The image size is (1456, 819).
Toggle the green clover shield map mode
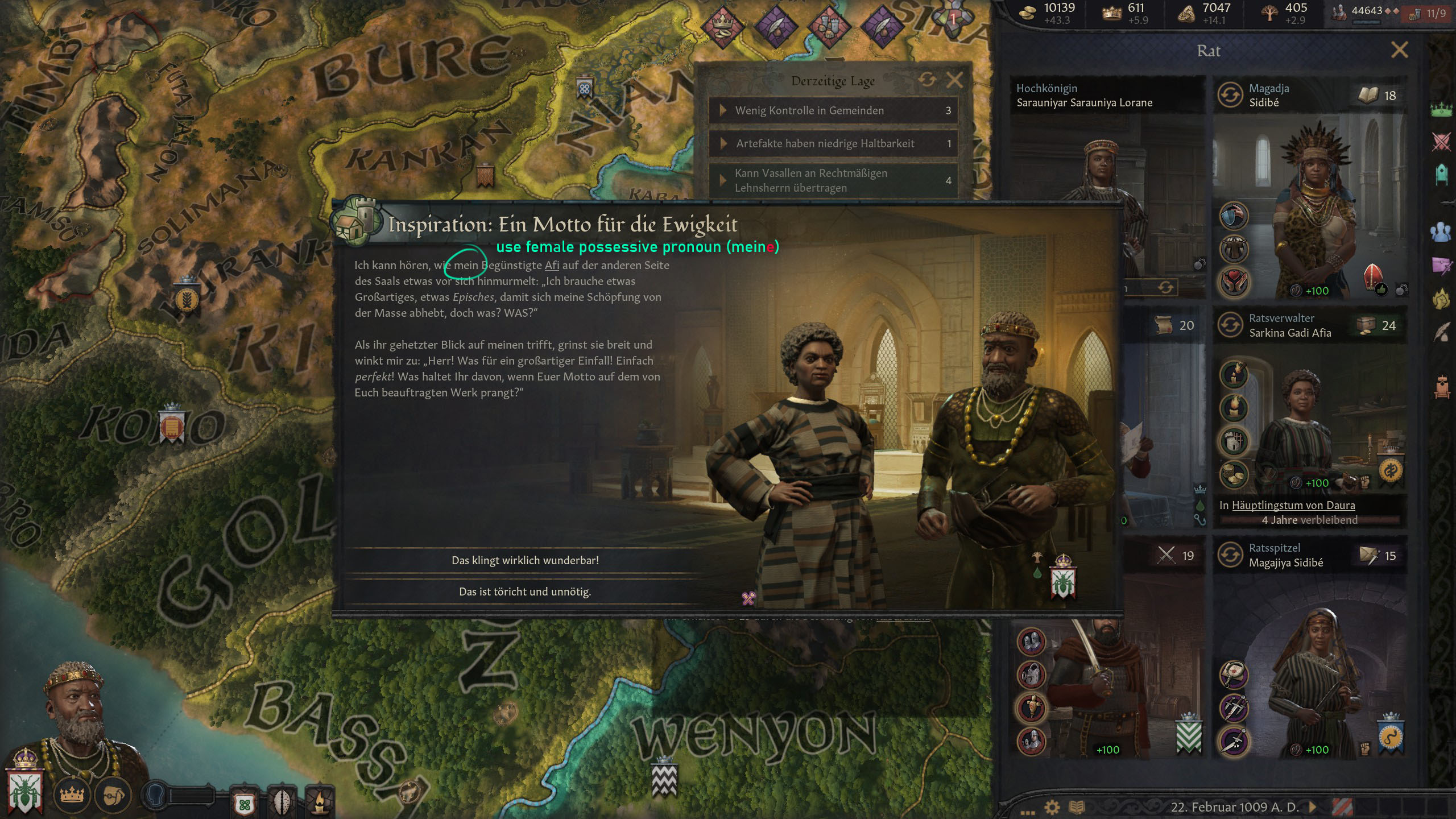click(x=246, y=806)
